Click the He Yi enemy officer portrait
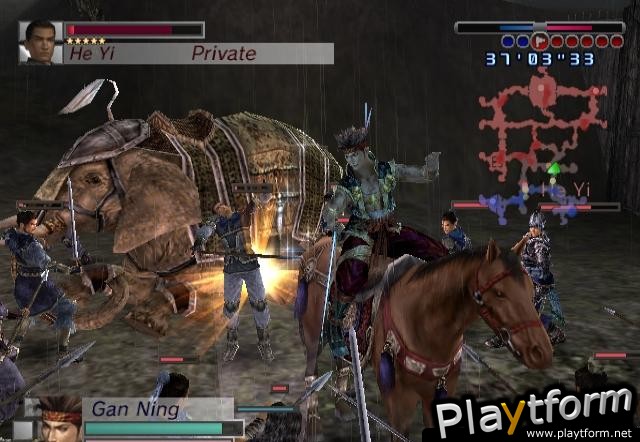 [x=40, y=43]
